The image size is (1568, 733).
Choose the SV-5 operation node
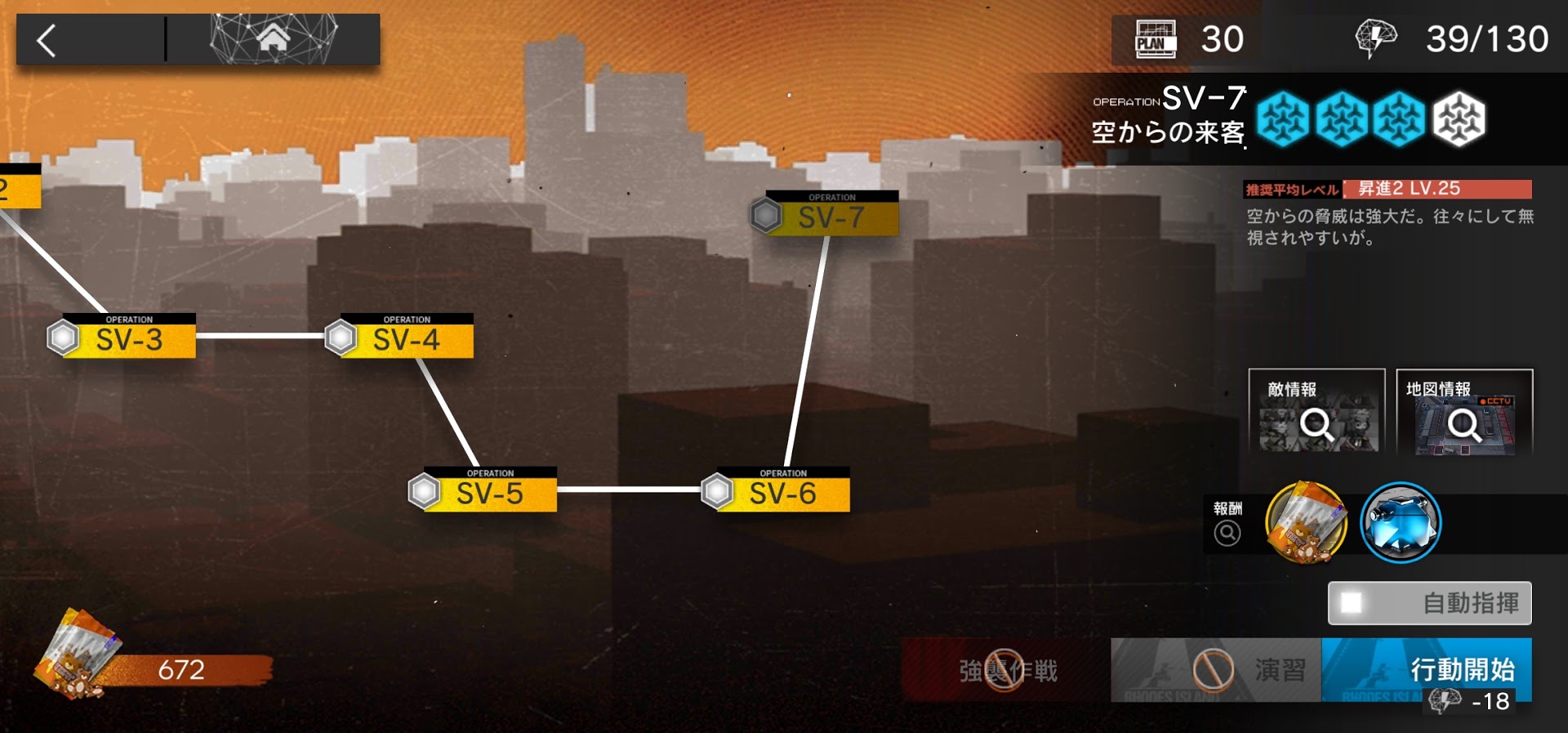point(489,491)
